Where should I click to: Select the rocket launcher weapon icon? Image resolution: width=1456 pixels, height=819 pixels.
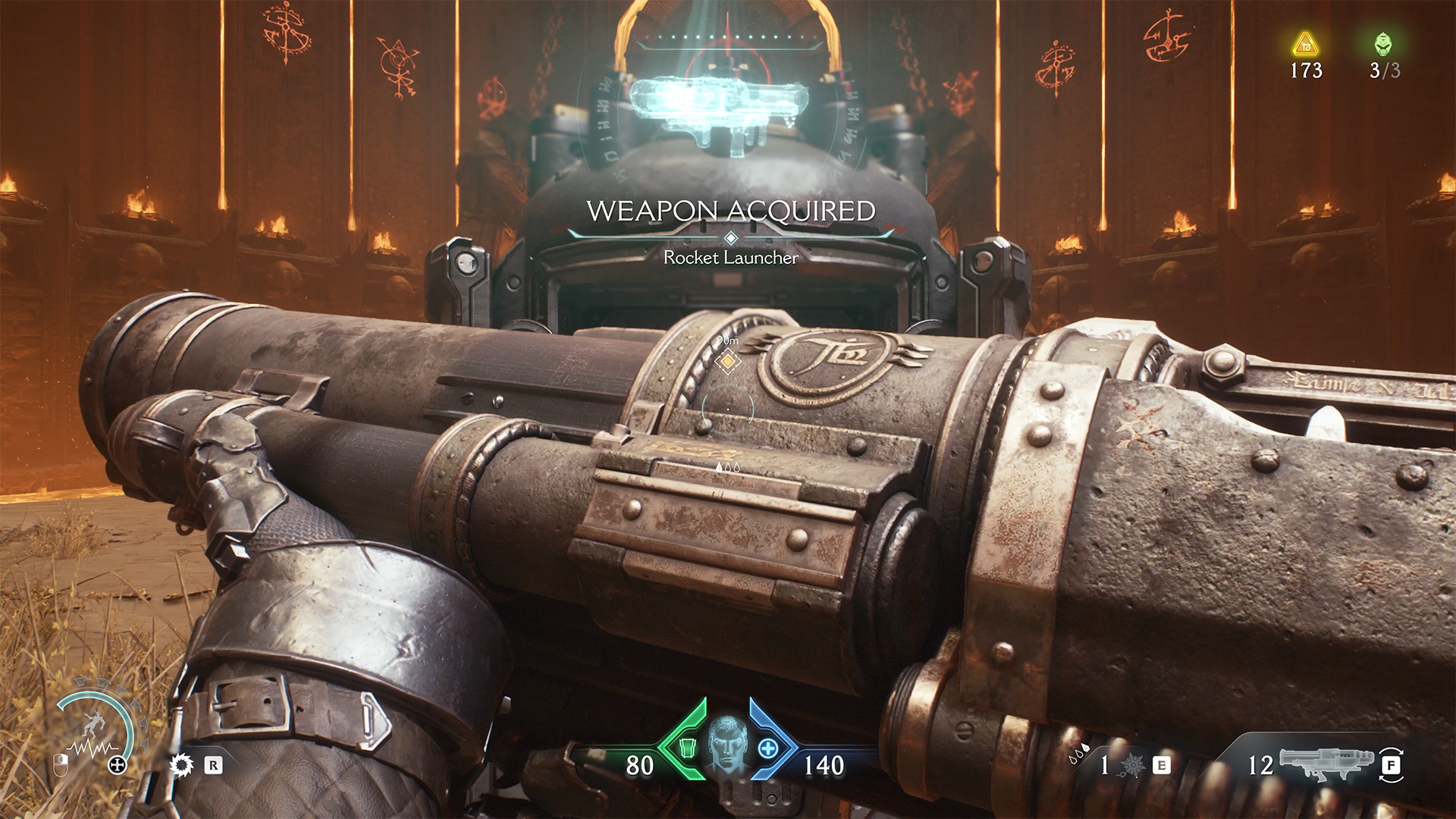point(1326,763)
